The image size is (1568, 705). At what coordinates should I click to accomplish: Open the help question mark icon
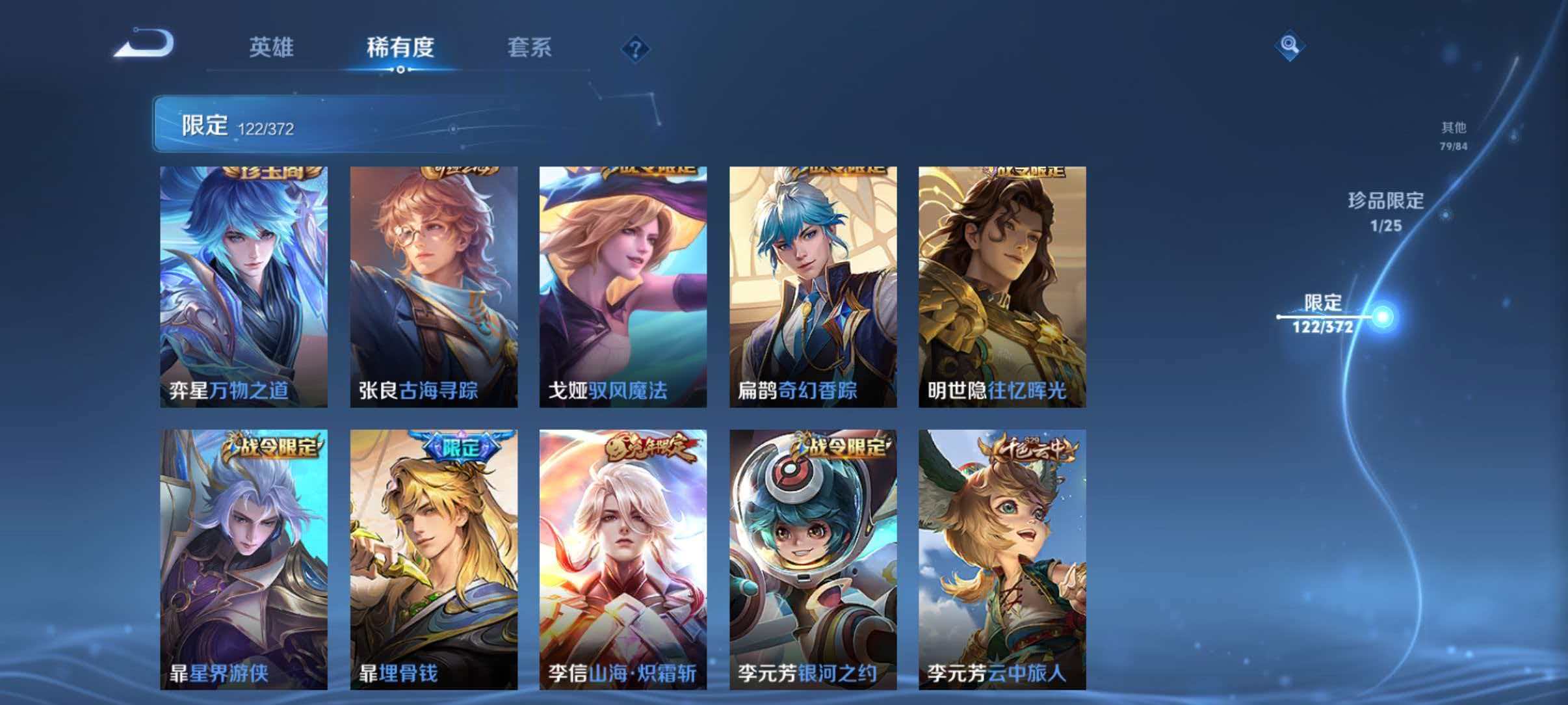pos(635,49)
